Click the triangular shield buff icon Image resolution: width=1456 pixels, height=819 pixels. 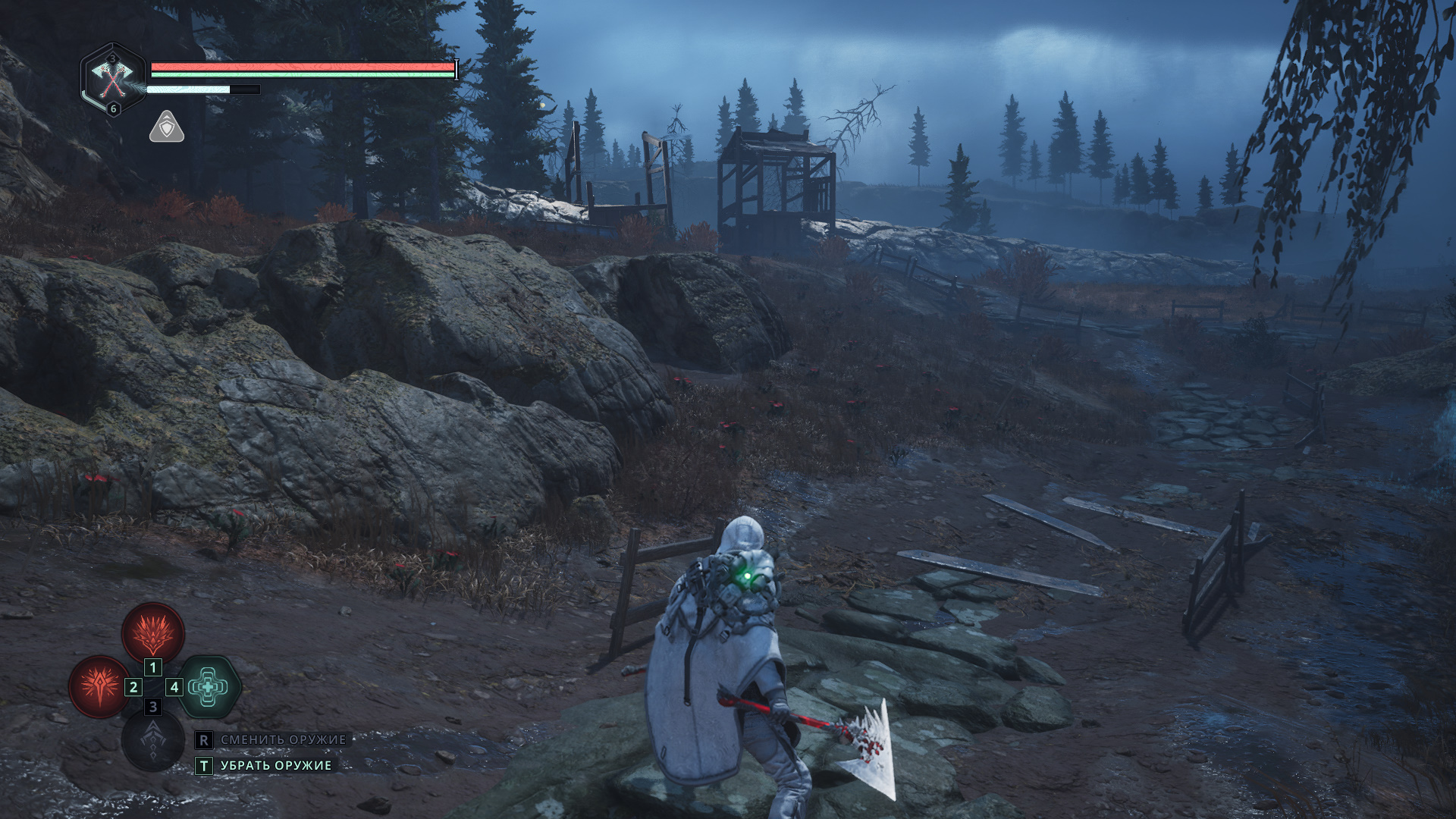tap(167, 127)
